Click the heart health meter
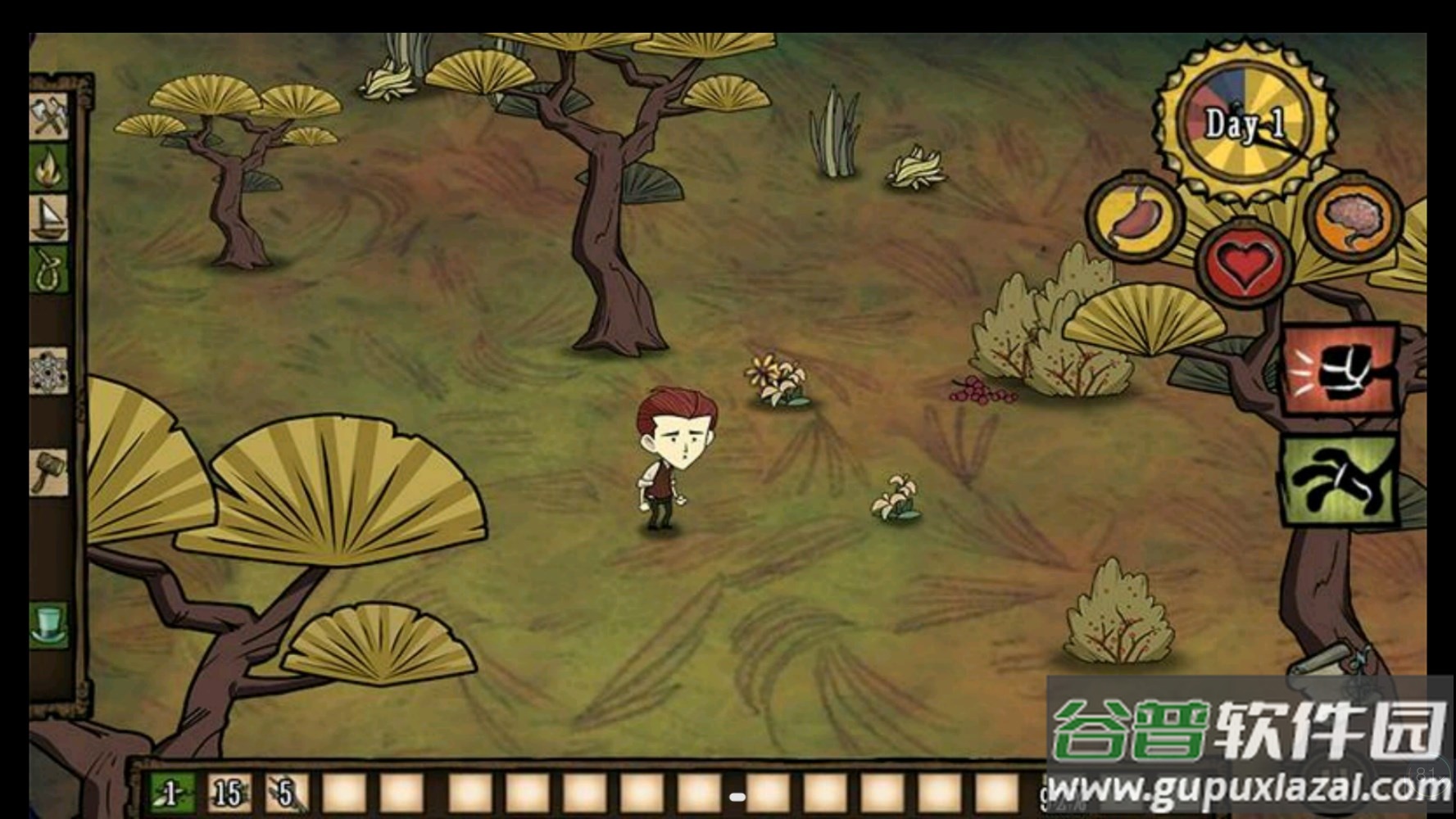This screenshot has width=1456, height=819. (1244, 263)
